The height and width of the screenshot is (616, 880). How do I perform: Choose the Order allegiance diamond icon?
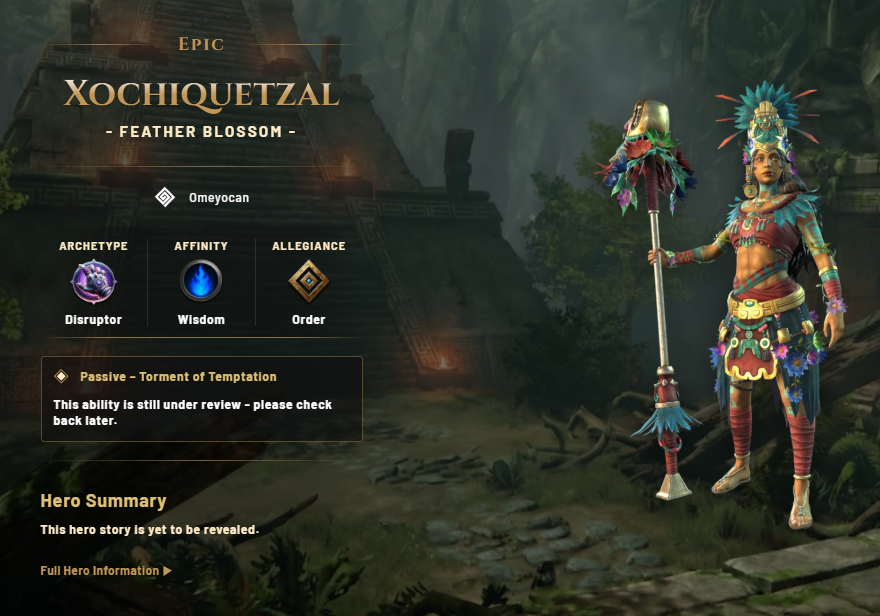pyautogui.click(x=309, y=282)
